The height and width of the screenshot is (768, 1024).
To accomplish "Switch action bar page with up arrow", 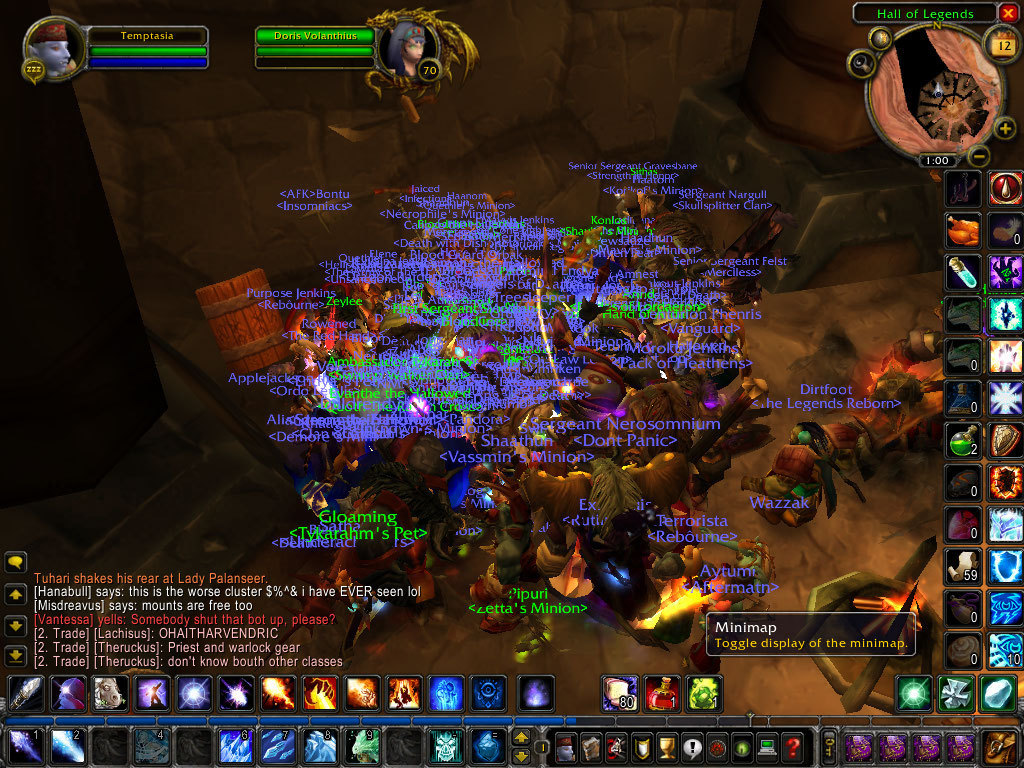I will click(521, 738).
